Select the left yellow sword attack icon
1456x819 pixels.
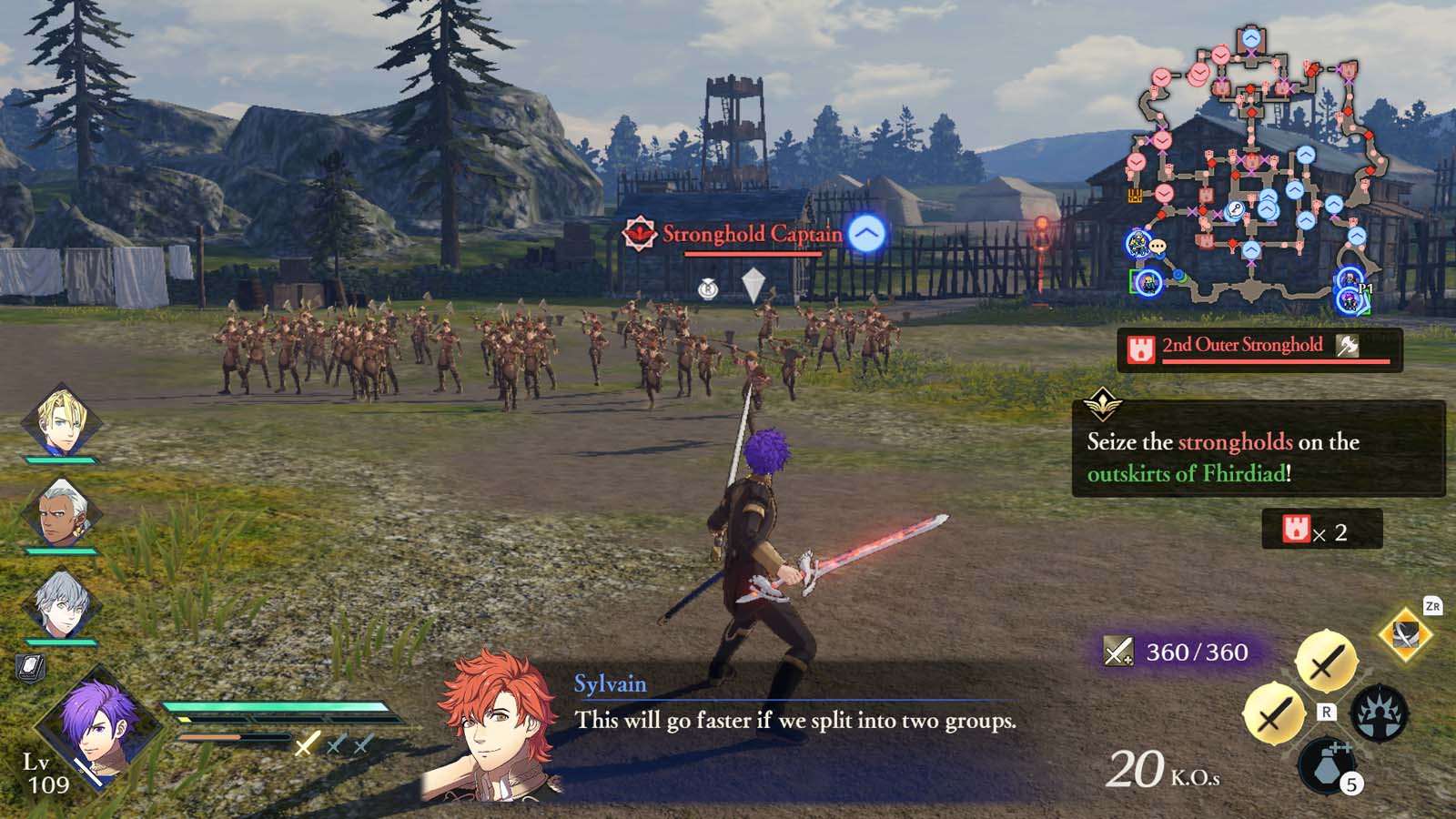click(1276, 714)
